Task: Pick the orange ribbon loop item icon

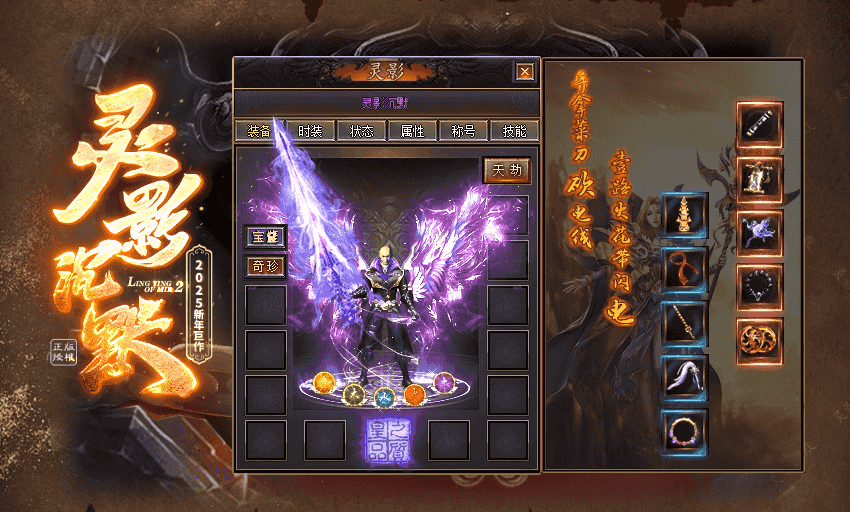Action: [x=685, y=270]
